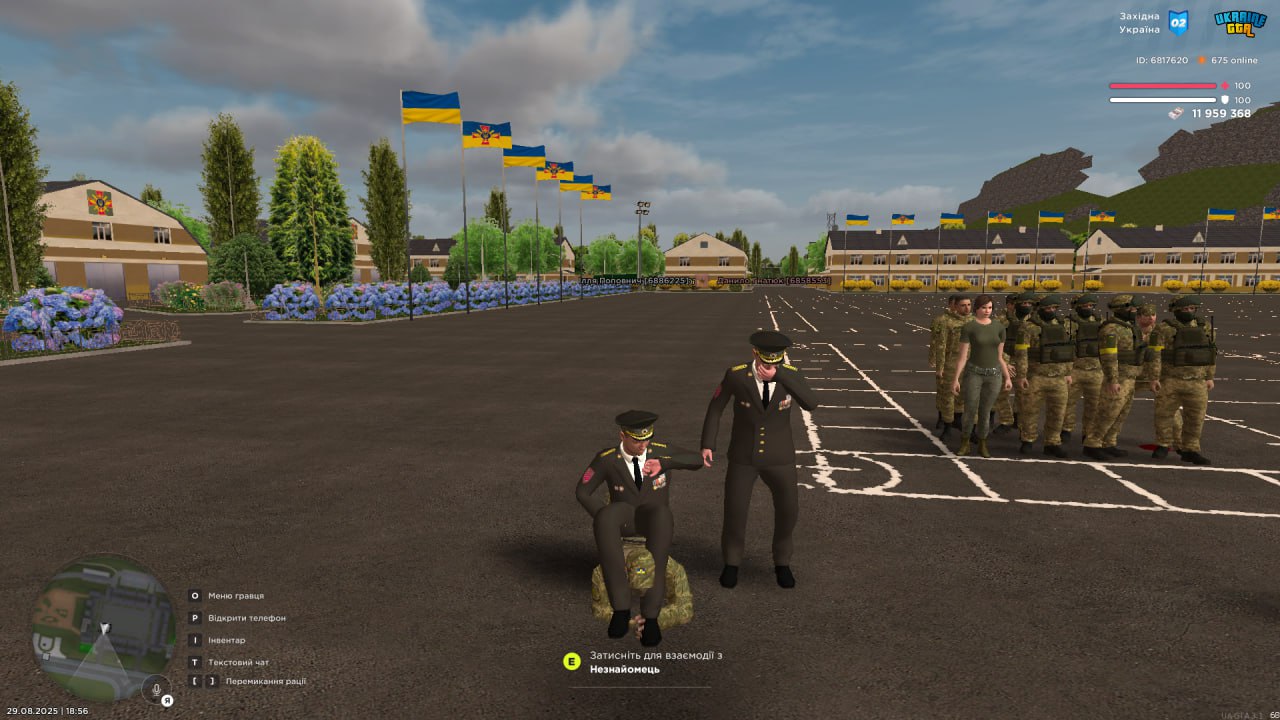Select the blue "02" server badge shield
1280x720 pixels.
coord(1178,23)
